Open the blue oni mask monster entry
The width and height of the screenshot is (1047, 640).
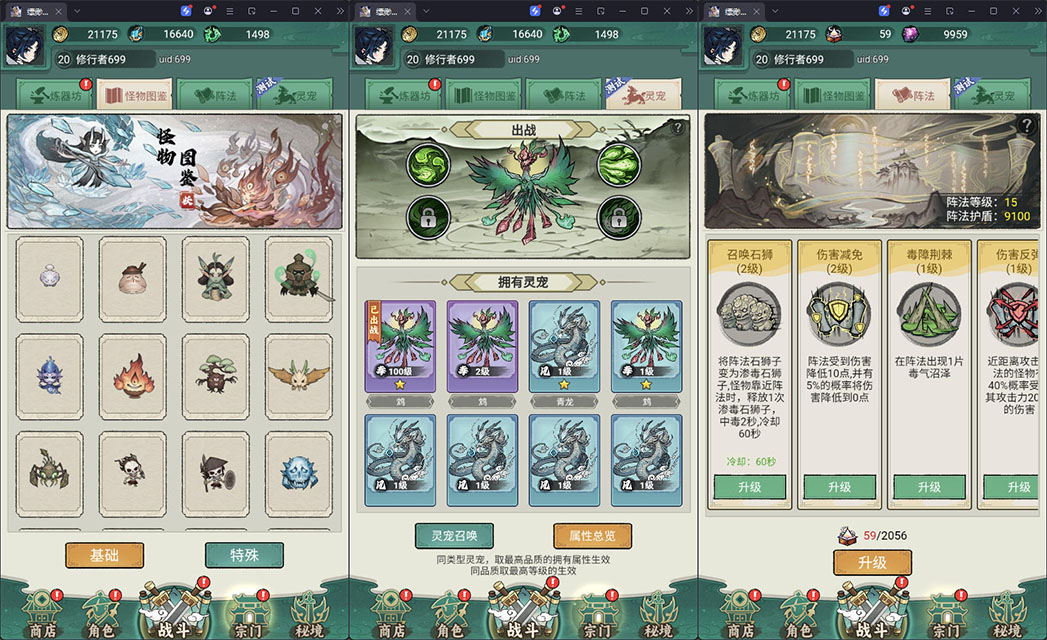click(298, 473)
